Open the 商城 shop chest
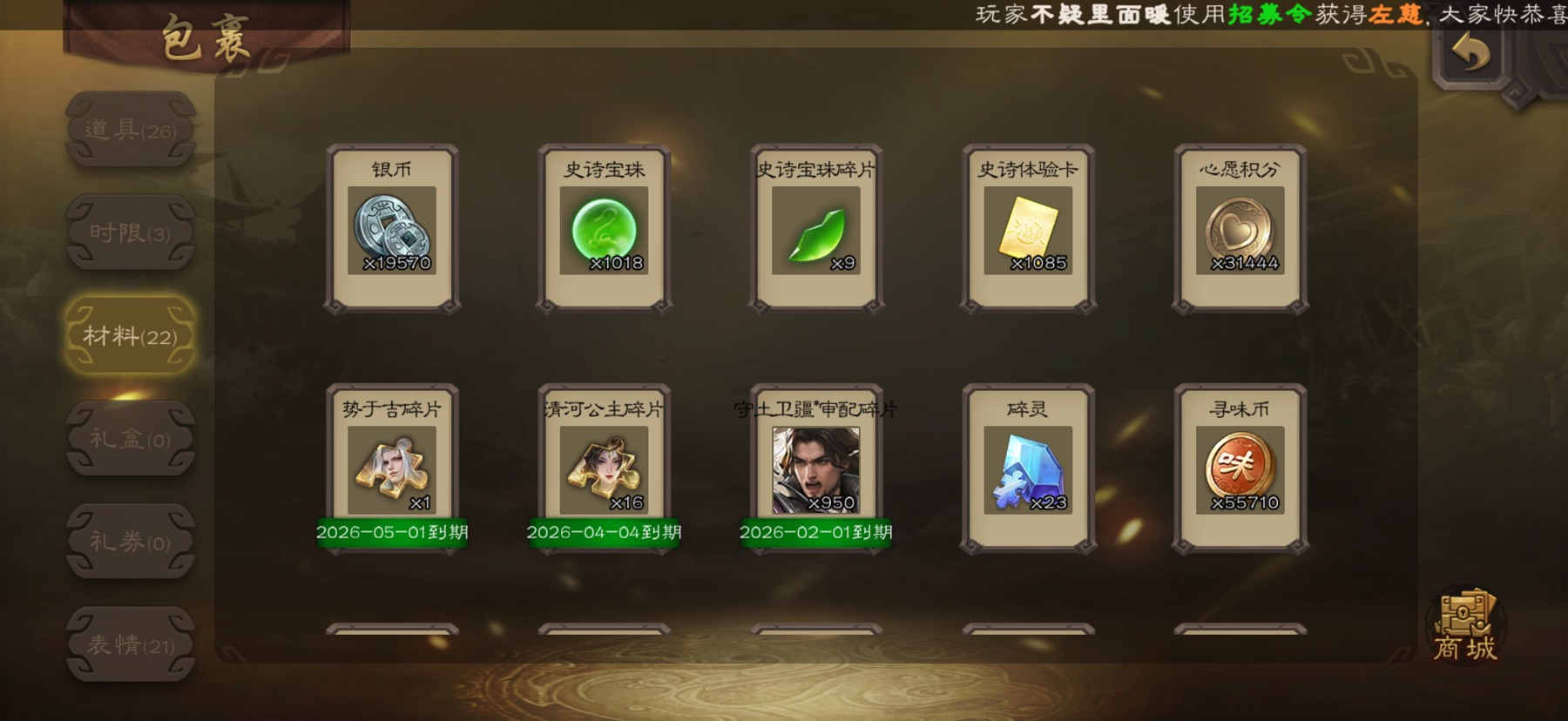Image resolution: width=1568 pixels, height=721 pixels. (x=1465, y=627)
